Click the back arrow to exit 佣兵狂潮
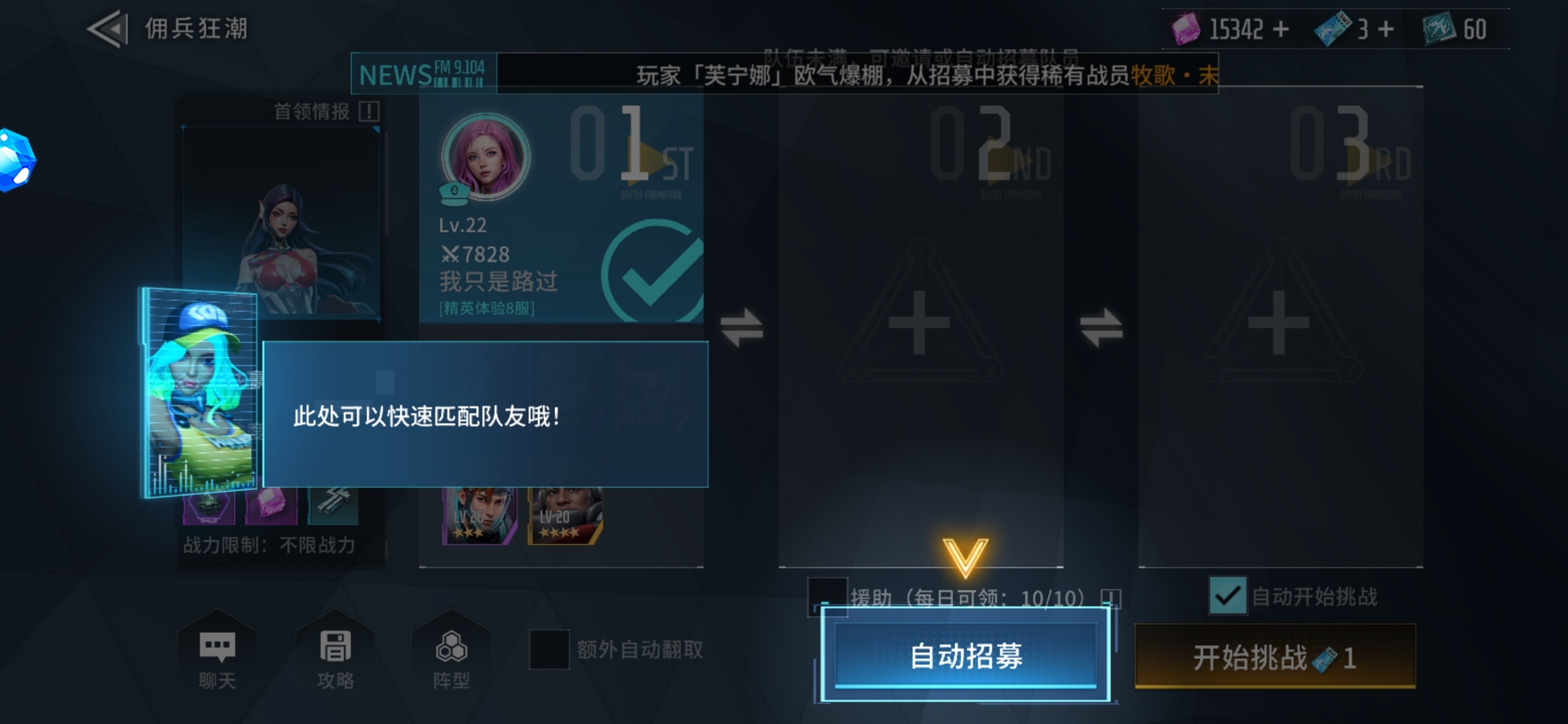This screenshot has width=1568, height=724. [x=107, y=28]
